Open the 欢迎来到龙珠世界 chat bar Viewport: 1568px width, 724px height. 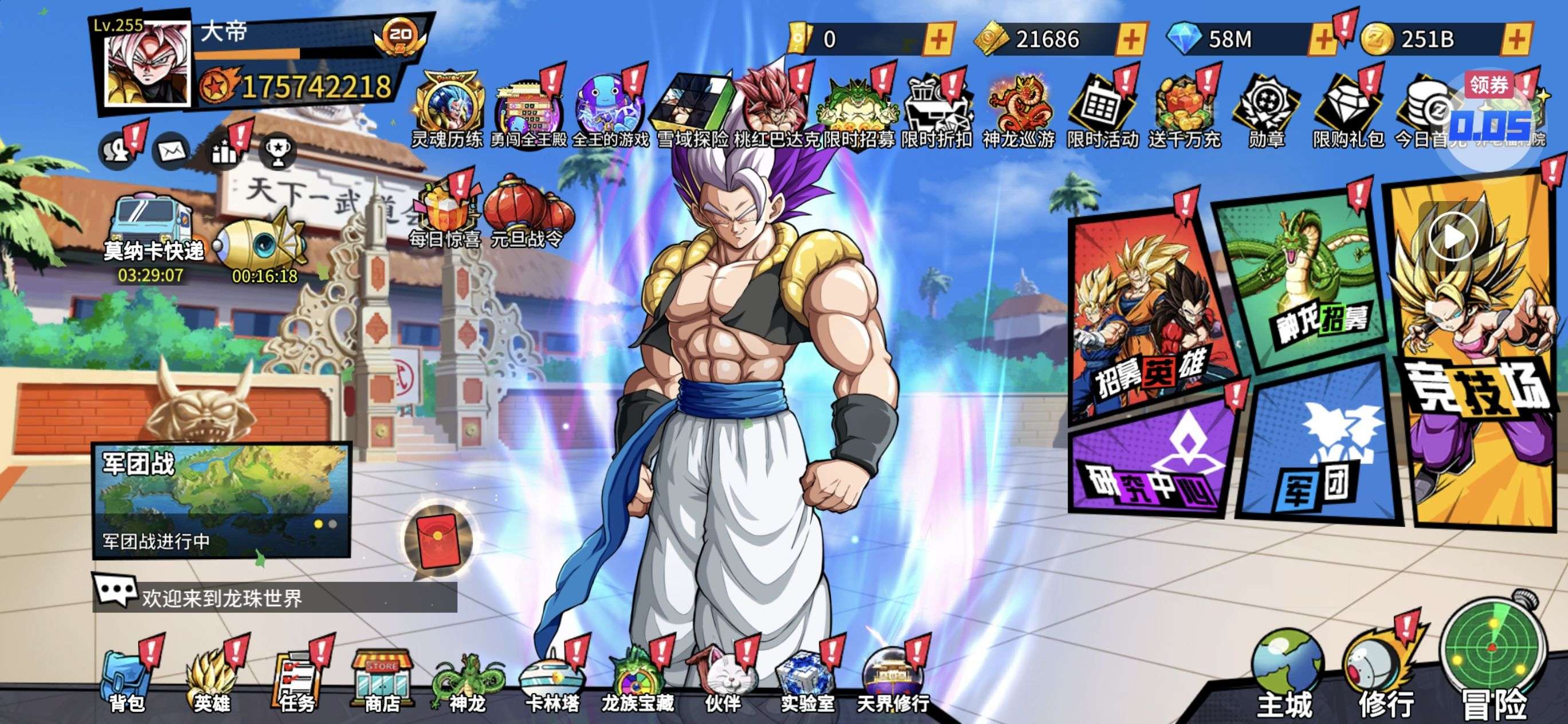(274, 597)
